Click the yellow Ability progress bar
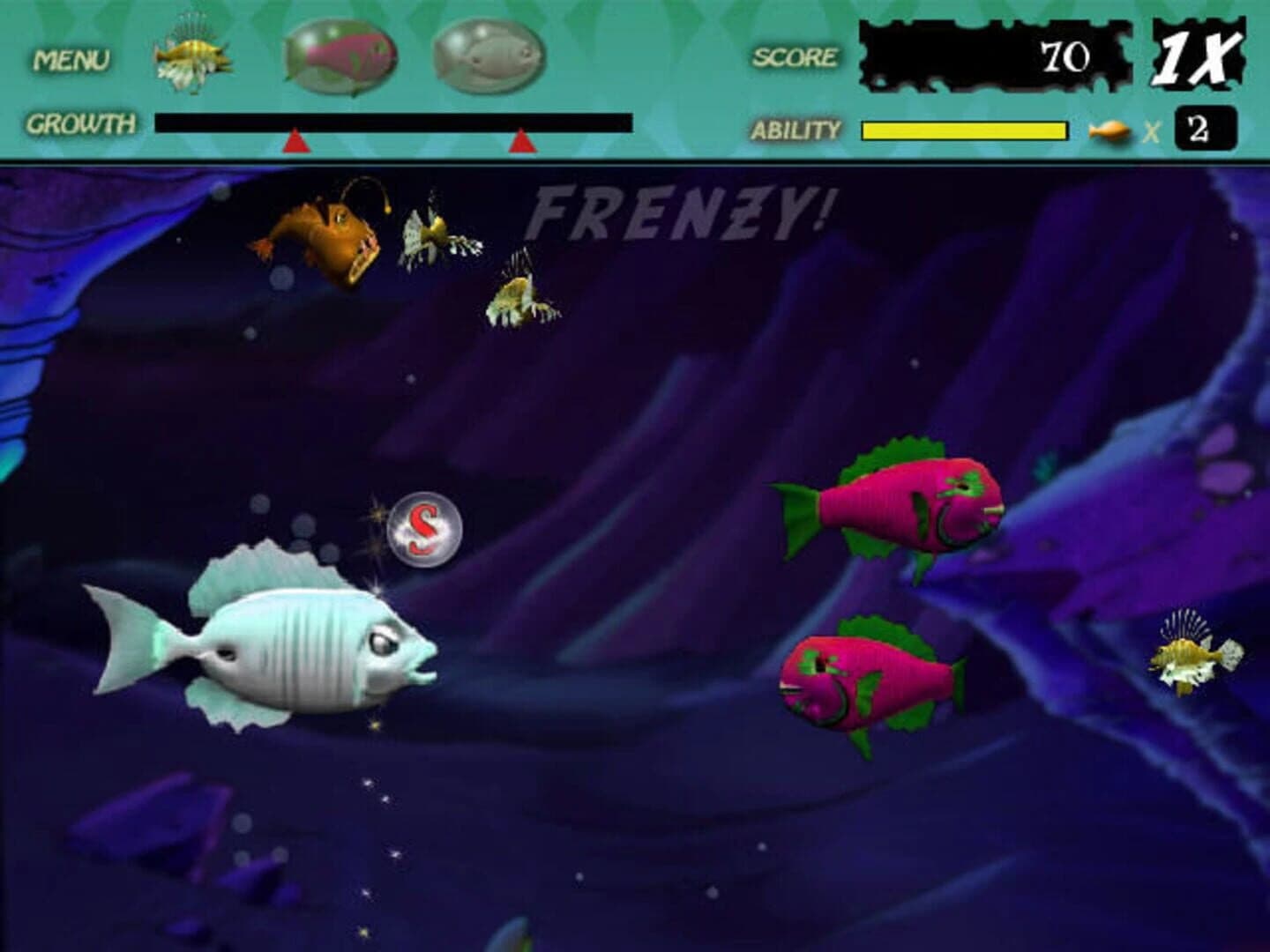This screenshot has height=952, width=1270. coord(964,130)
